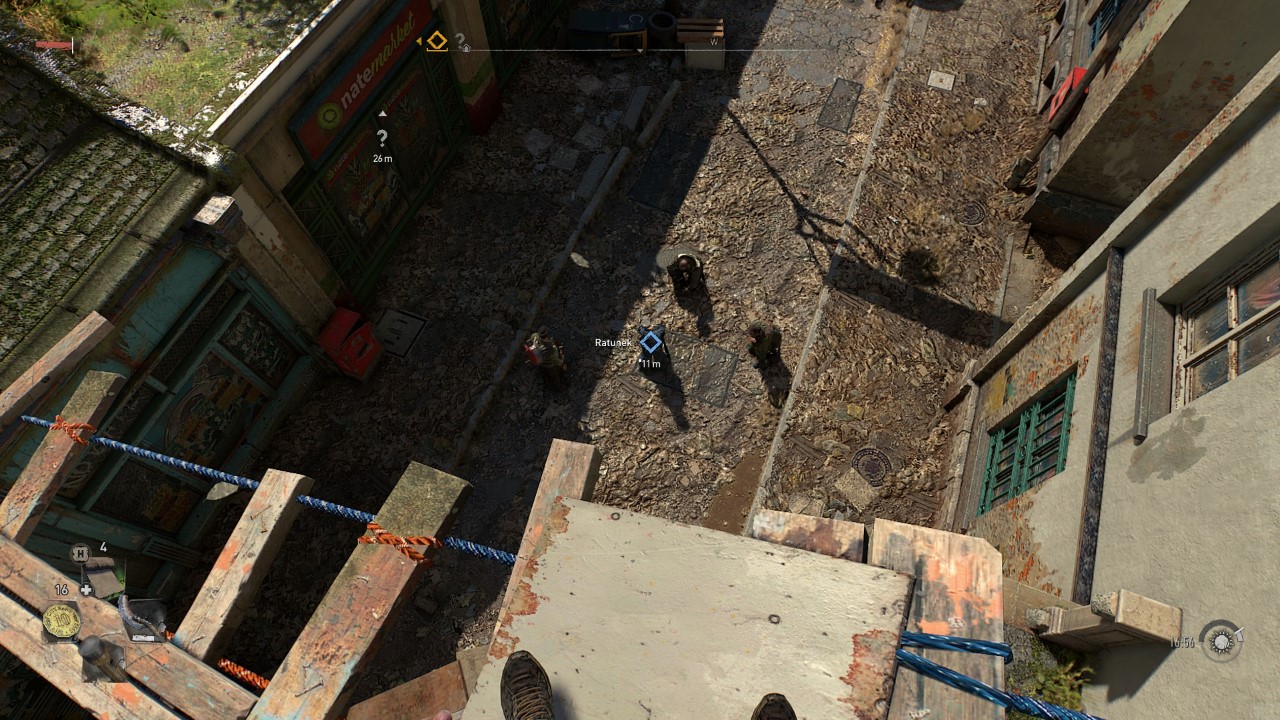Click the Old World Money coin icon showing 10
Image resolution: width=1280 pixels, height=720 pixels.
pyautogui.click(x=62, y=619)
